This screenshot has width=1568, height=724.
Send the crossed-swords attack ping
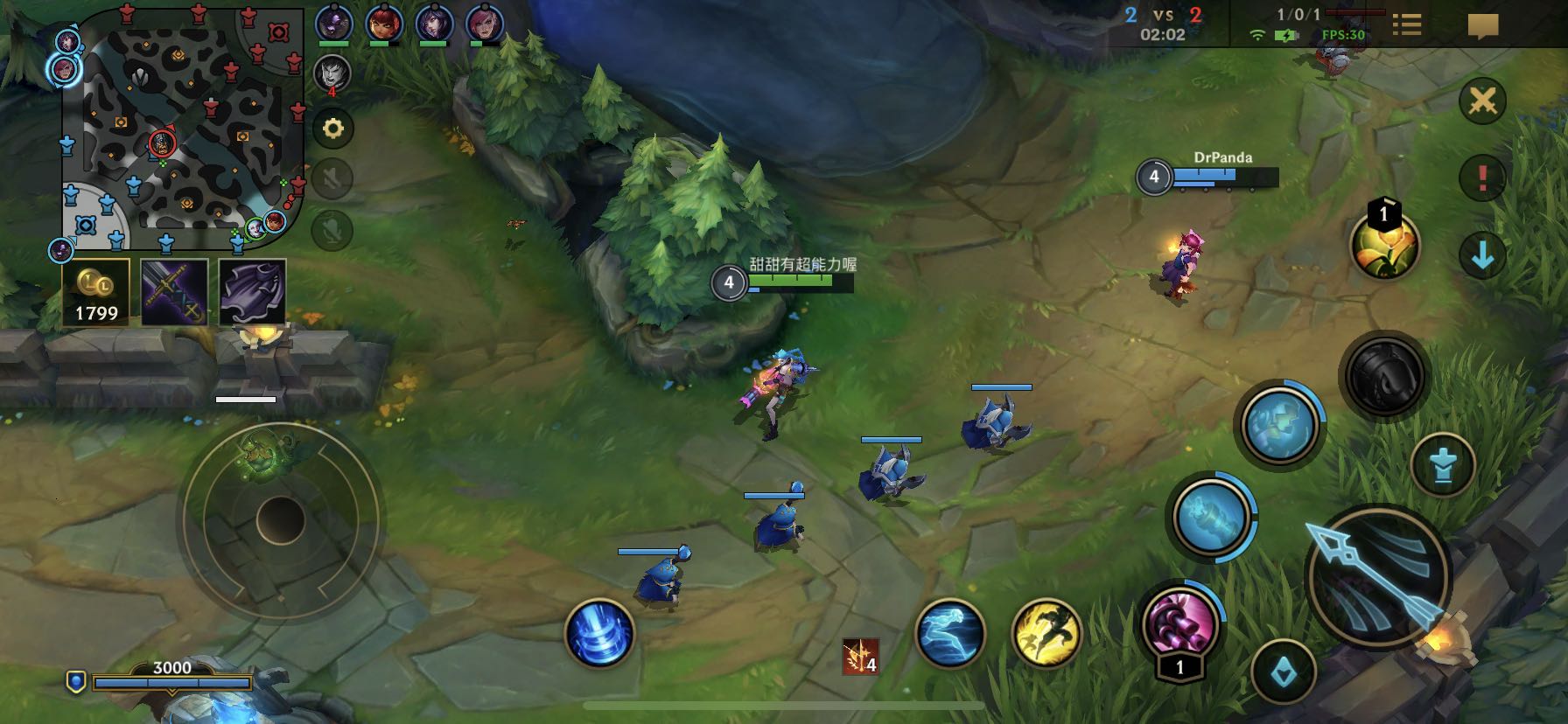pyautogui.click(x=1482, y=101)
